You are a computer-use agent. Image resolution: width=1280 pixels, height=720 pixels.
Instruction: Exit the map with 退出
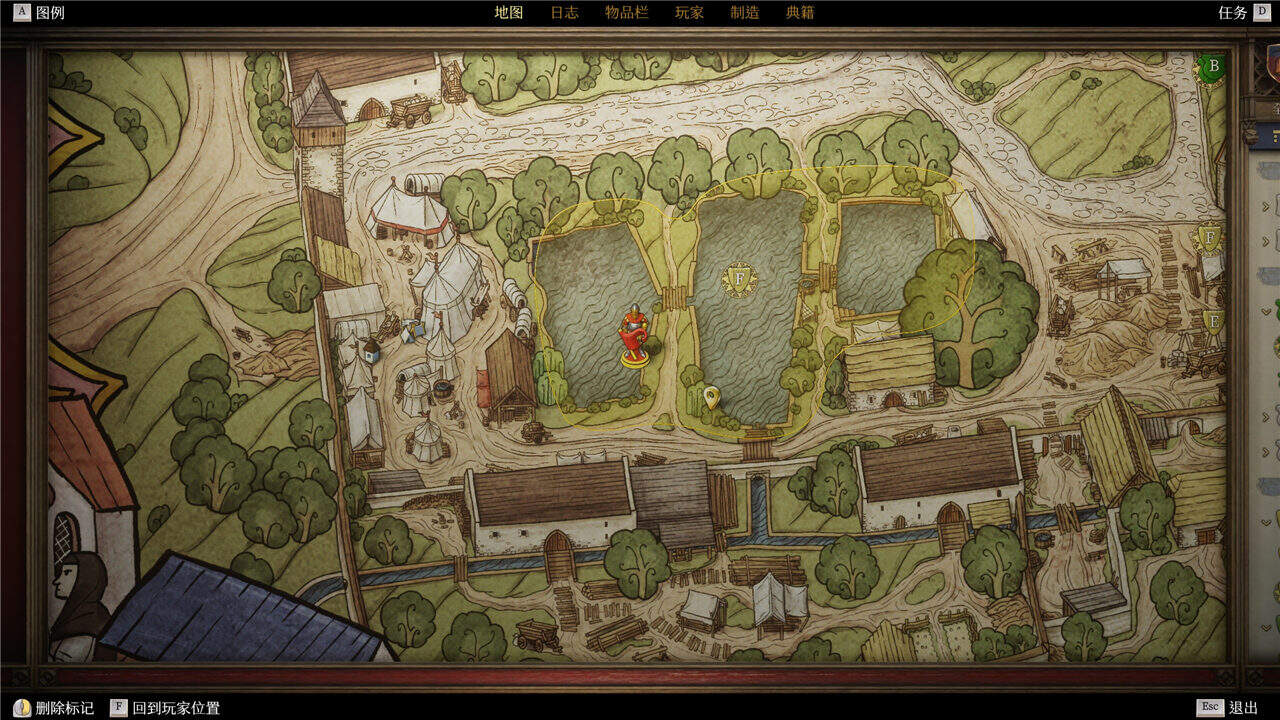click(1231, 708)
